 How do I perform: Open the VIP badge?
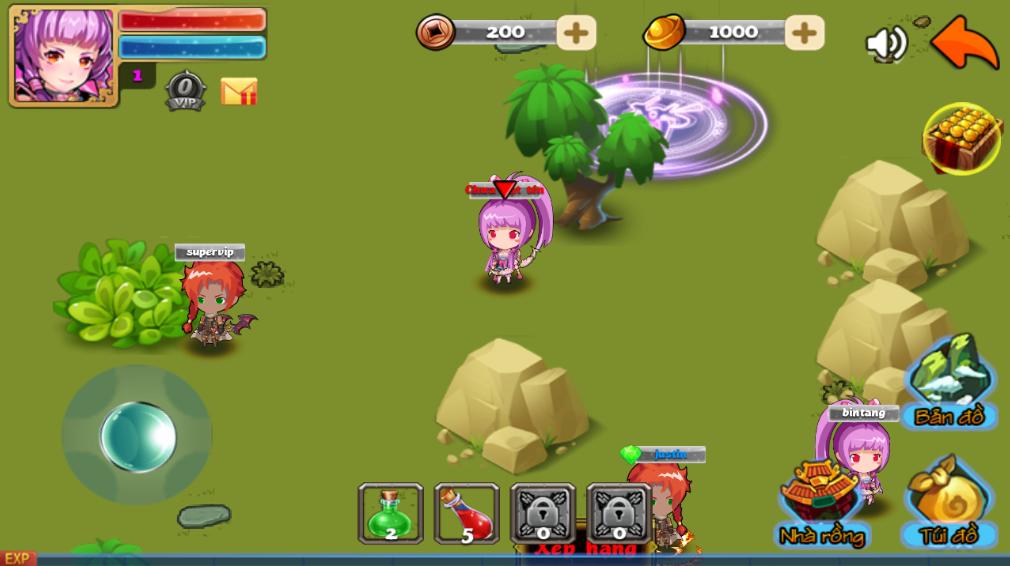click(185, 90)
